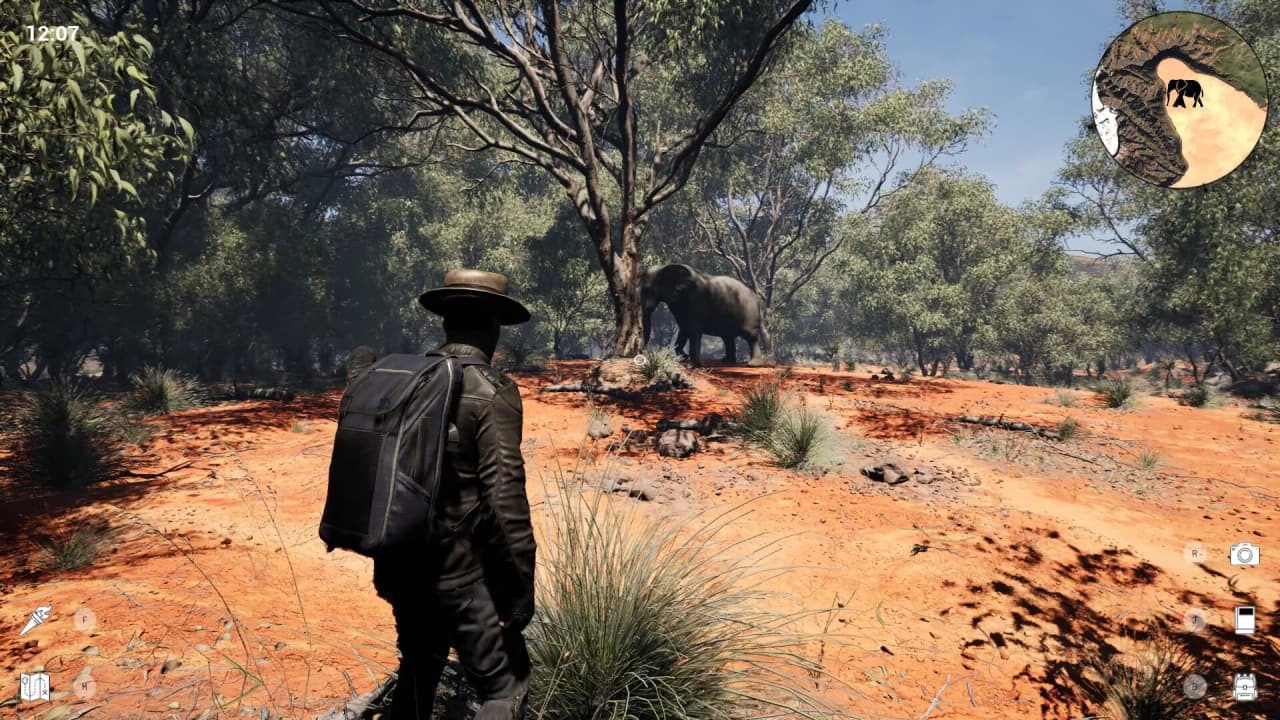Select the torch icon above the map icon
Screen dimensions: 1280x720
coord(35,619)
